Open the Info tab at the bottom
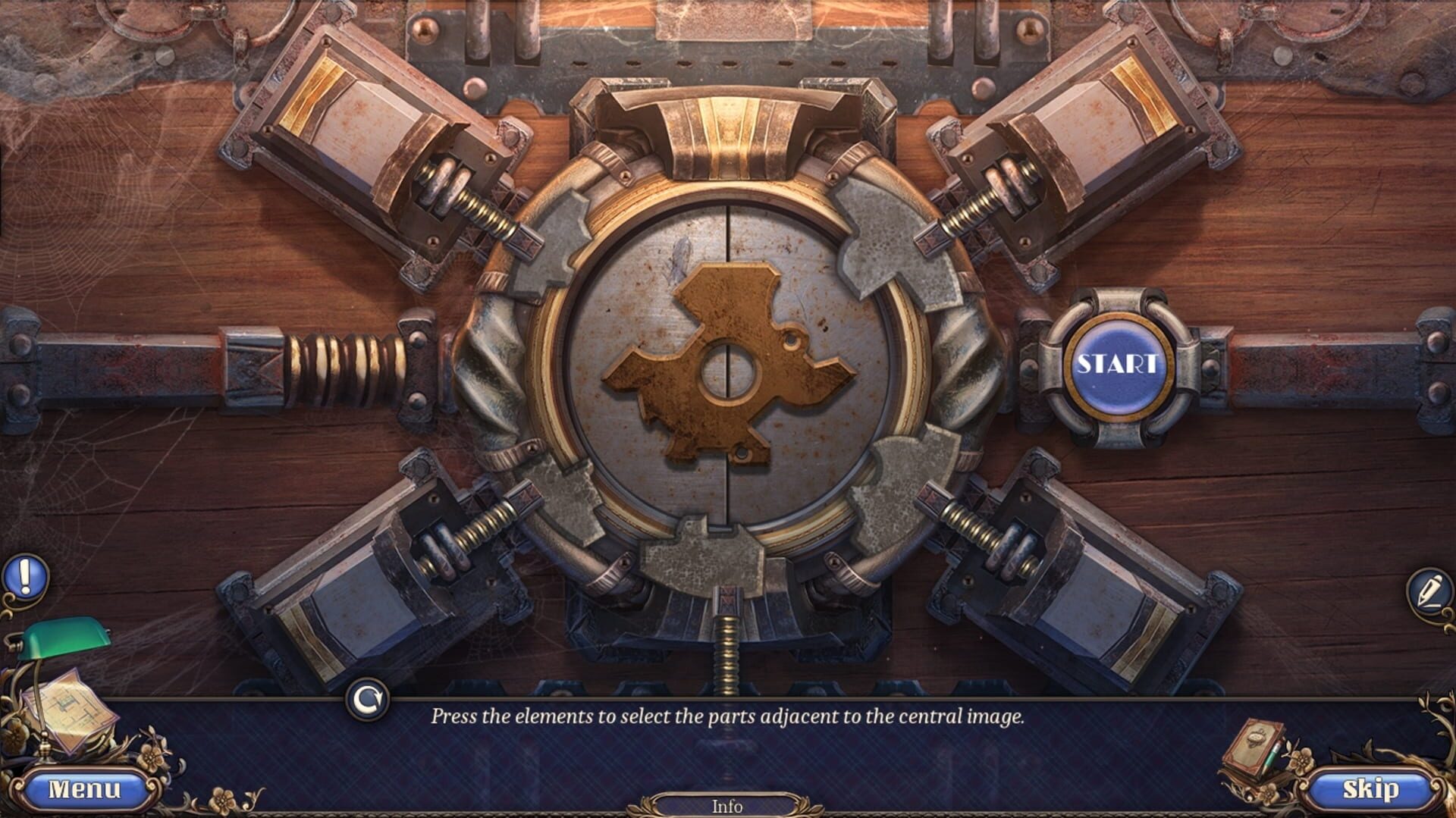Image resolution: width=1456 pixels, height=818 pixels. click(x=726, y=807)
